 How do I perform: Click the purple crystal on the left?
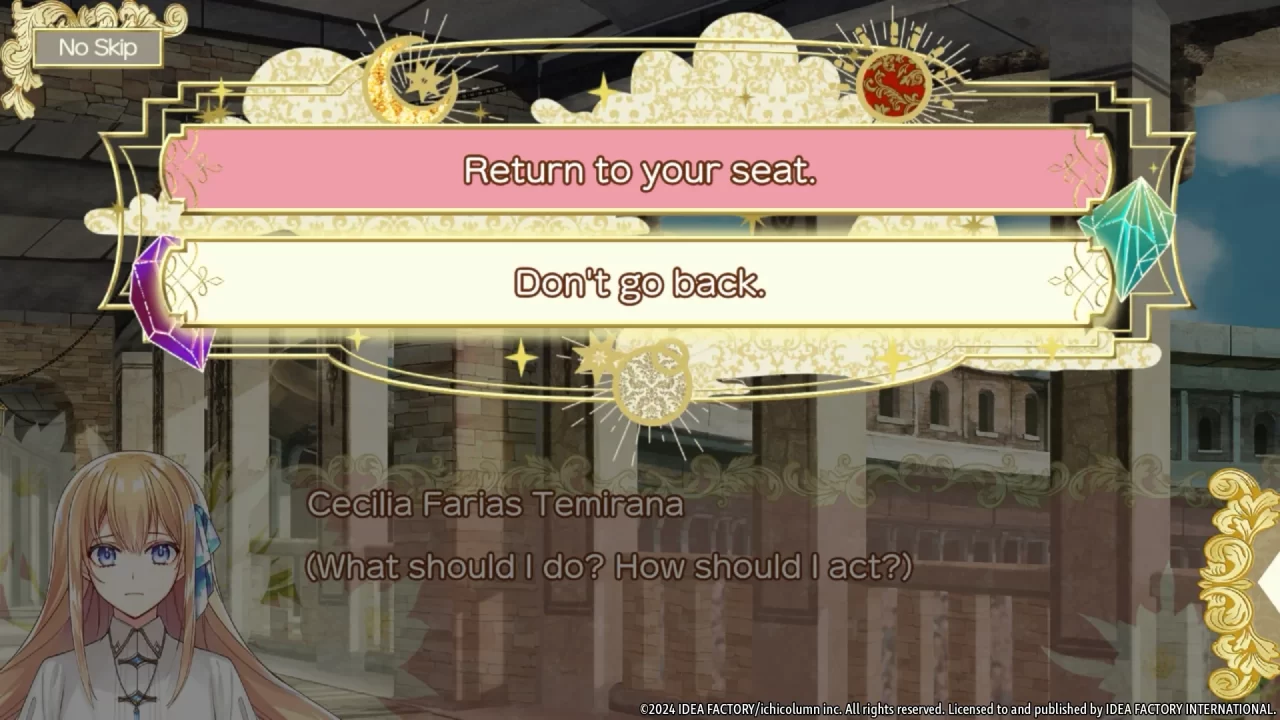172,293
